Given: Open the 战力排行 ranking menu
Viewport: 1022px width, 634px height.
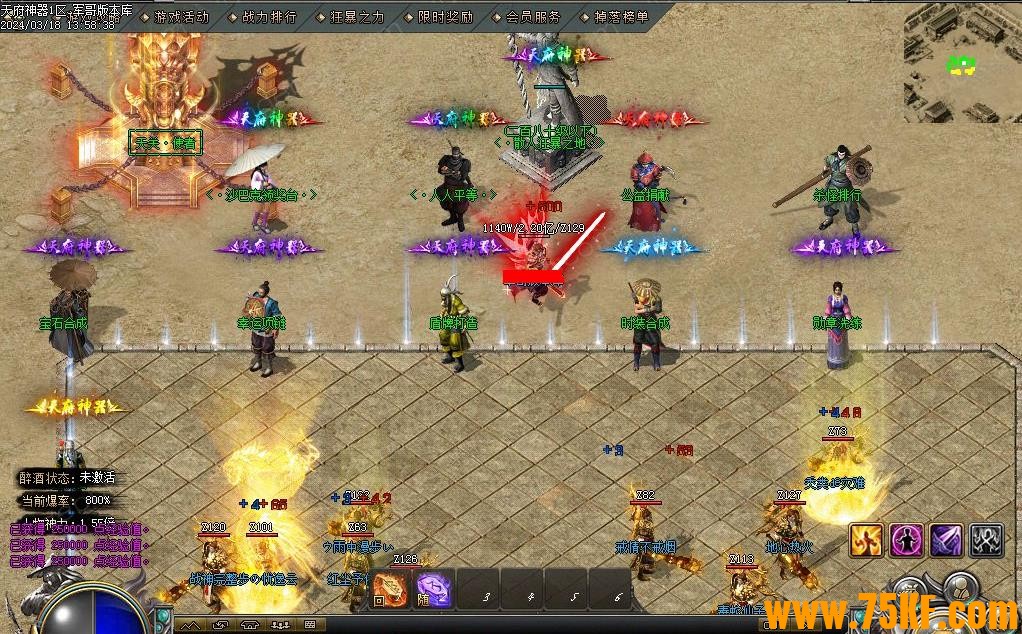Looking at the screenshot, I should [x=269, y=17].
